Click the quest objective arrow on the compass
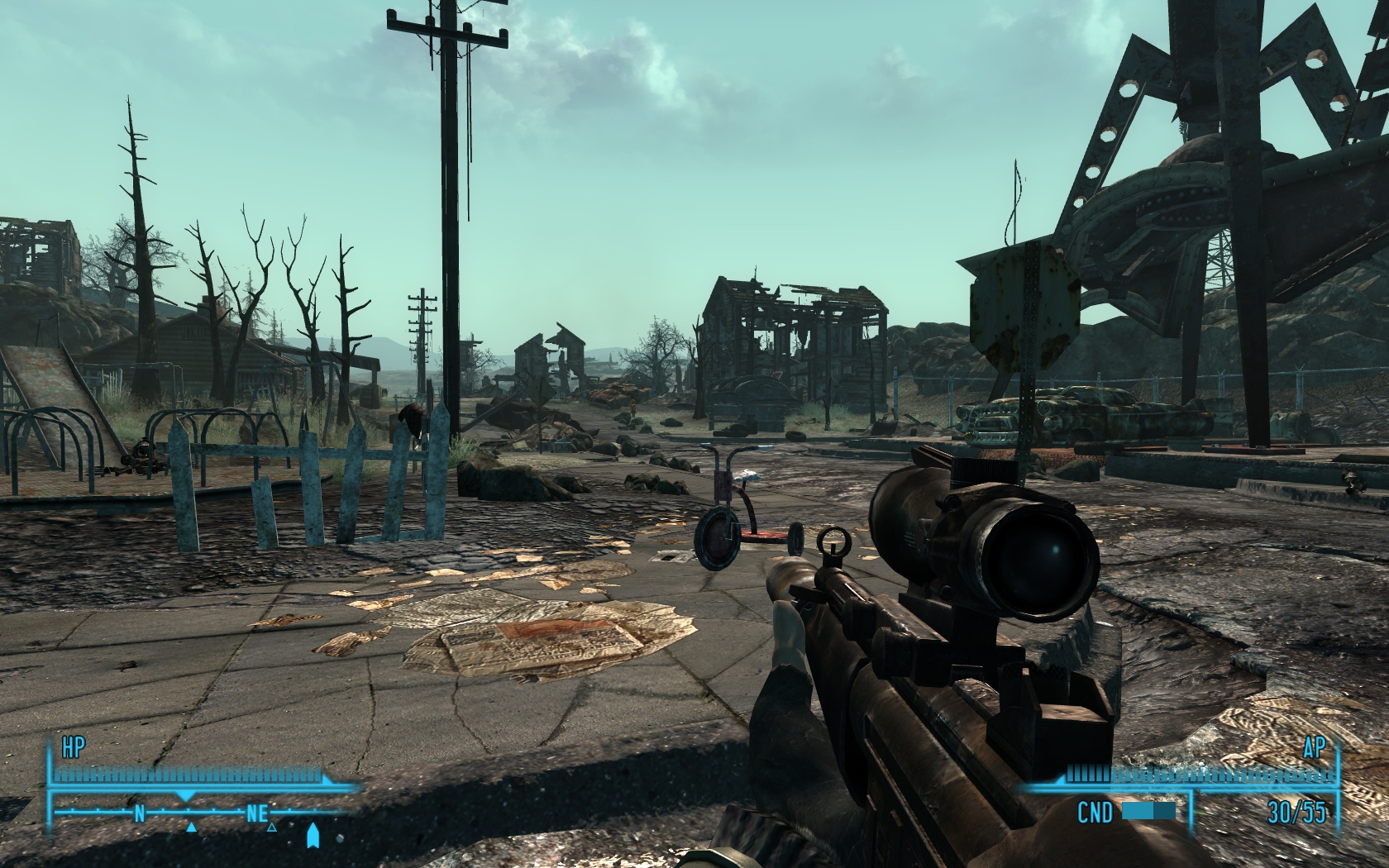Screen dimensions: 1389x868 click(x=313, y=836)
